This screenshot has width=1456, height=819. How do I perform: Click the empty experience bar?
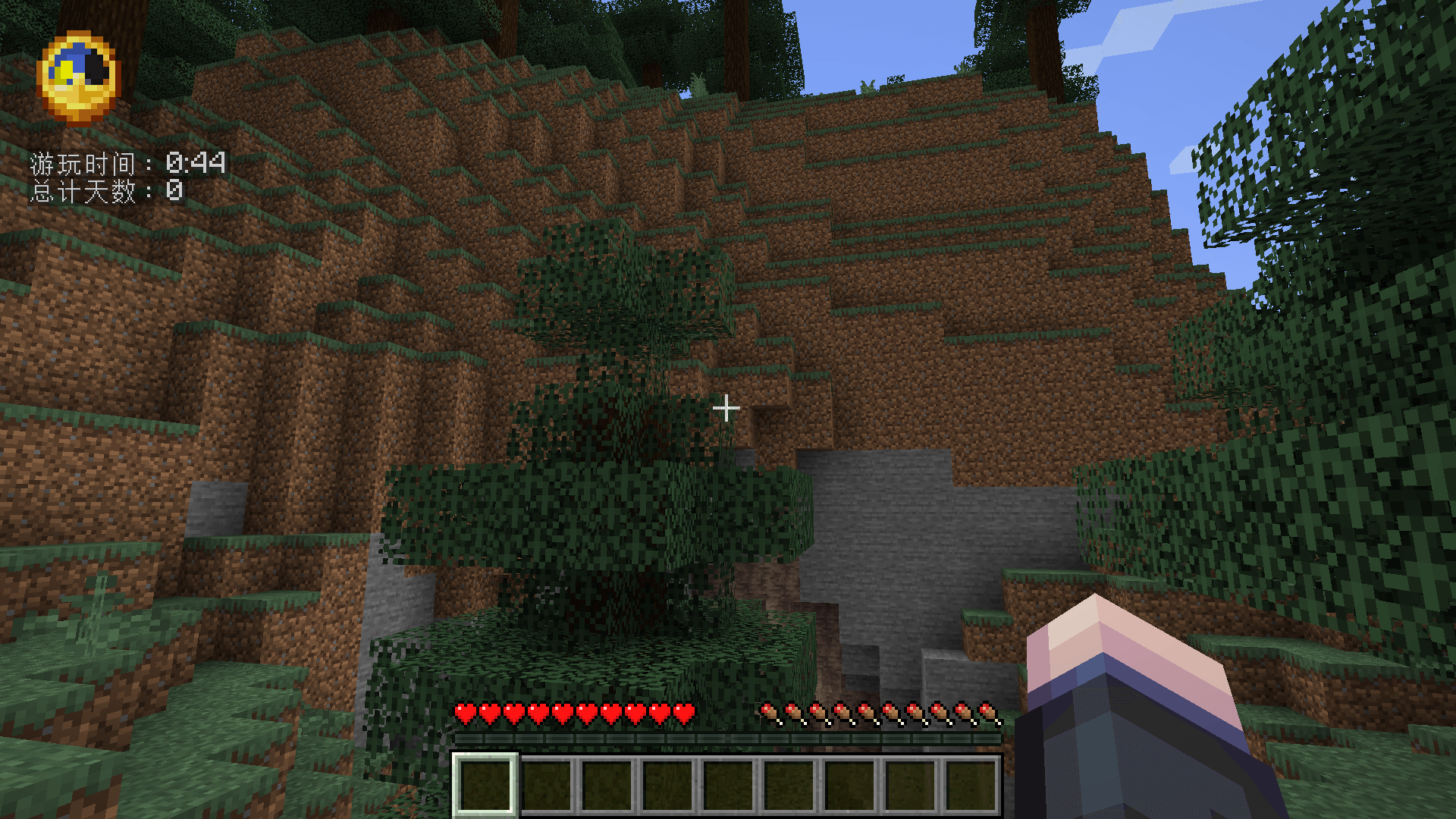728,737
